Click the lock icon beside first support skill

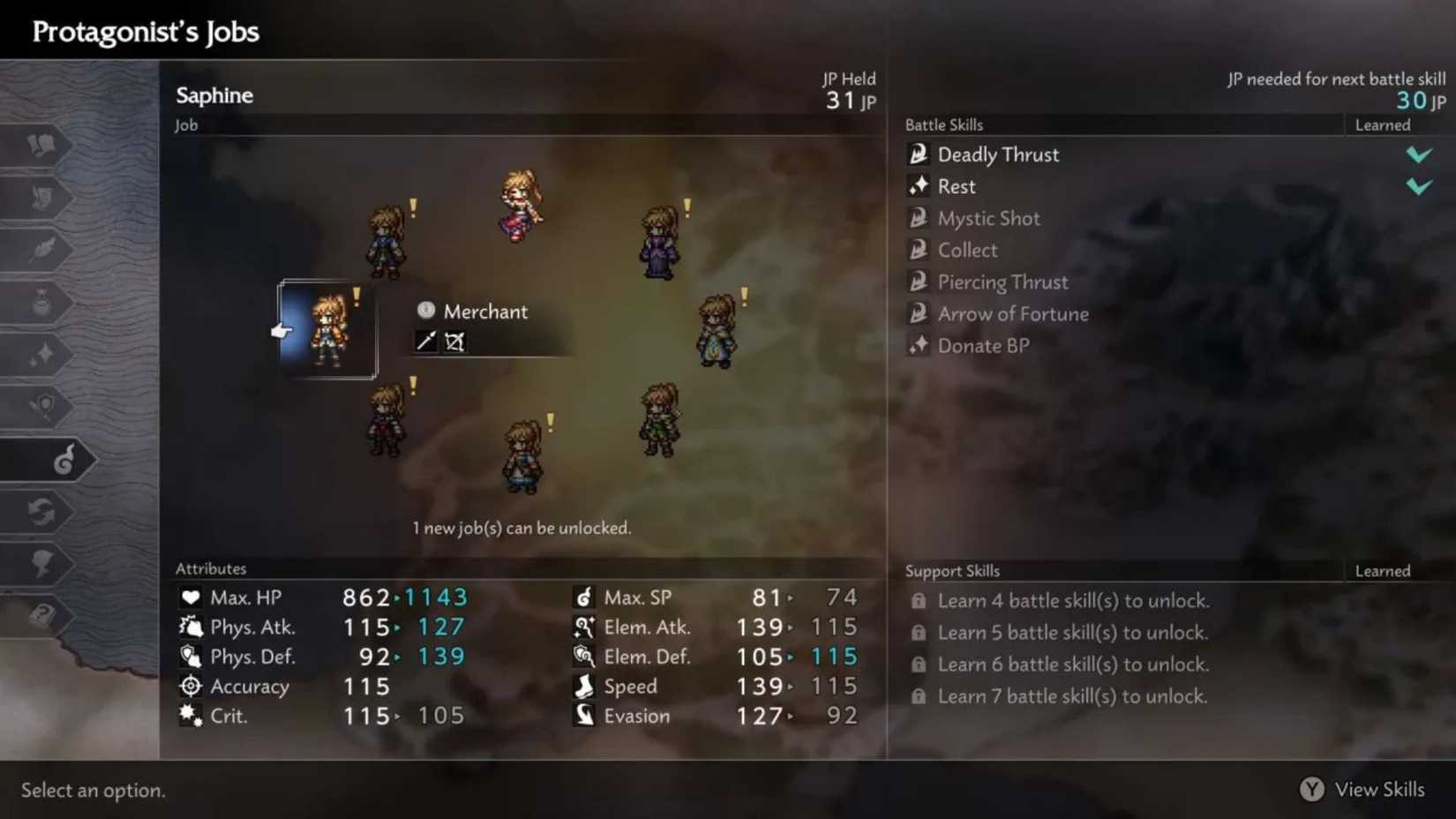(919, 600)
